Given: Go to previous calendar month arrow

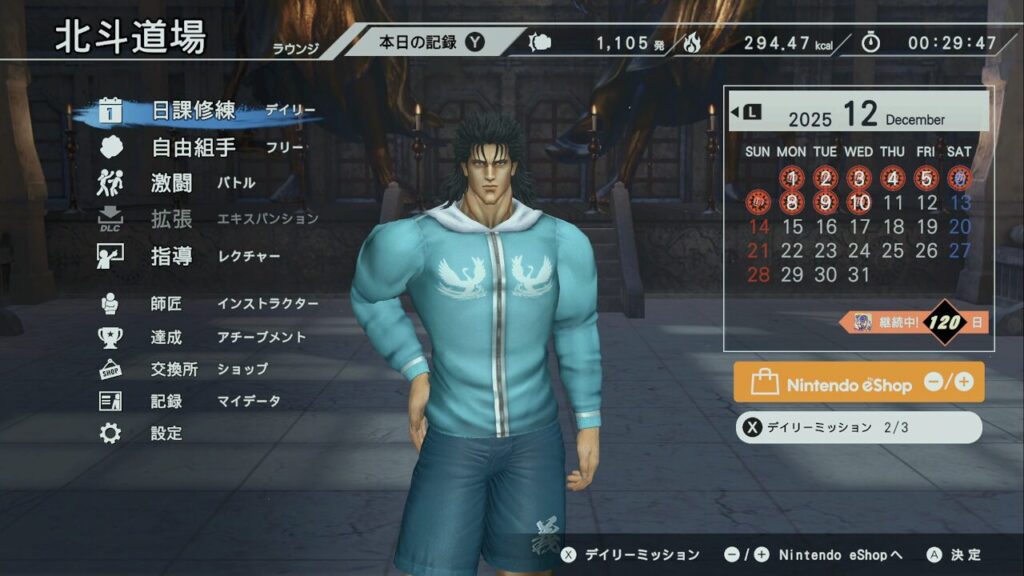Looking at the screenshot, I should click(744, 112).
